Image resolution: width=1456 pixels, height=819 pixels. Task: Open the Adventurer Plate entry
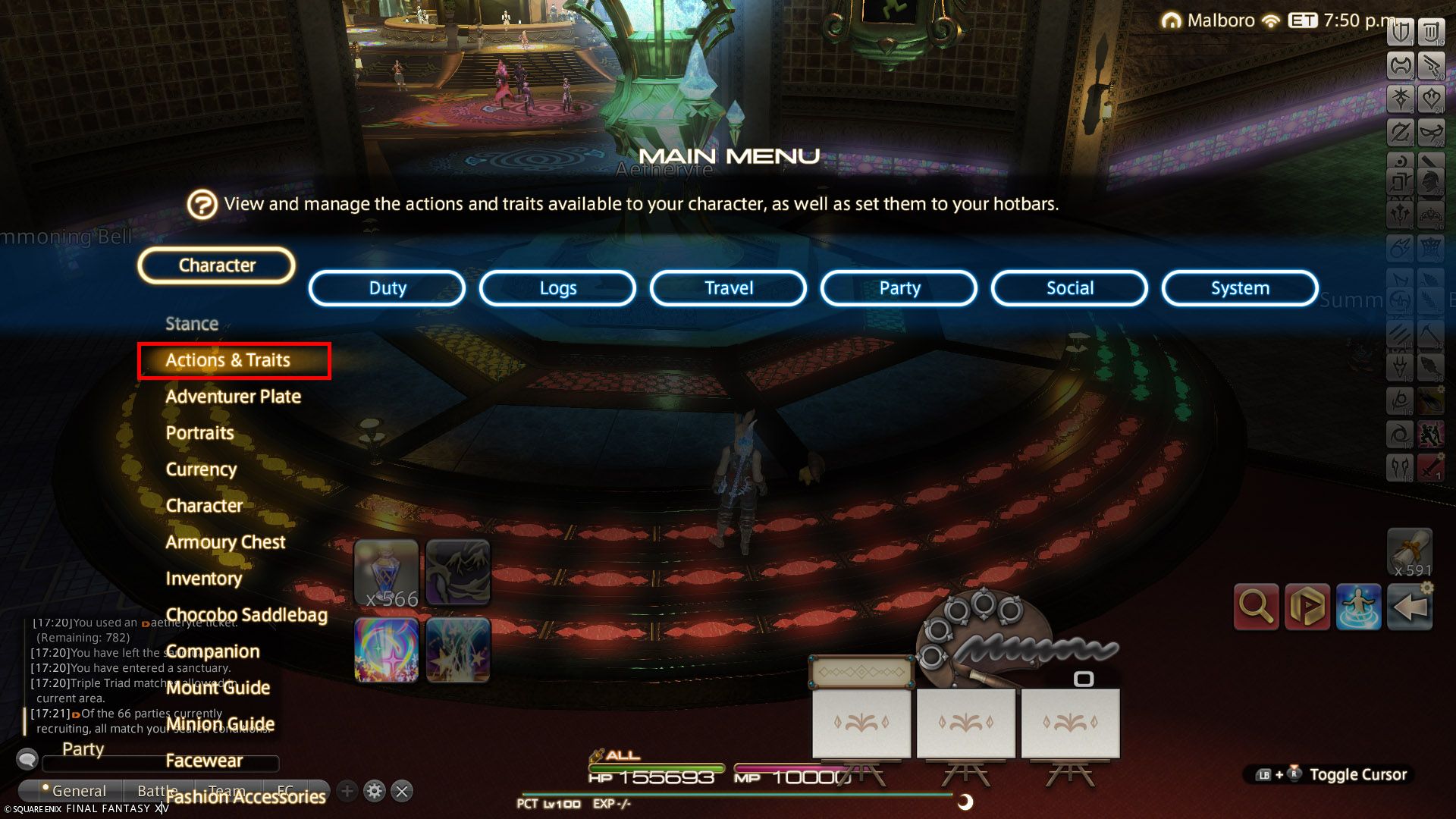click(x=233, y=397)
